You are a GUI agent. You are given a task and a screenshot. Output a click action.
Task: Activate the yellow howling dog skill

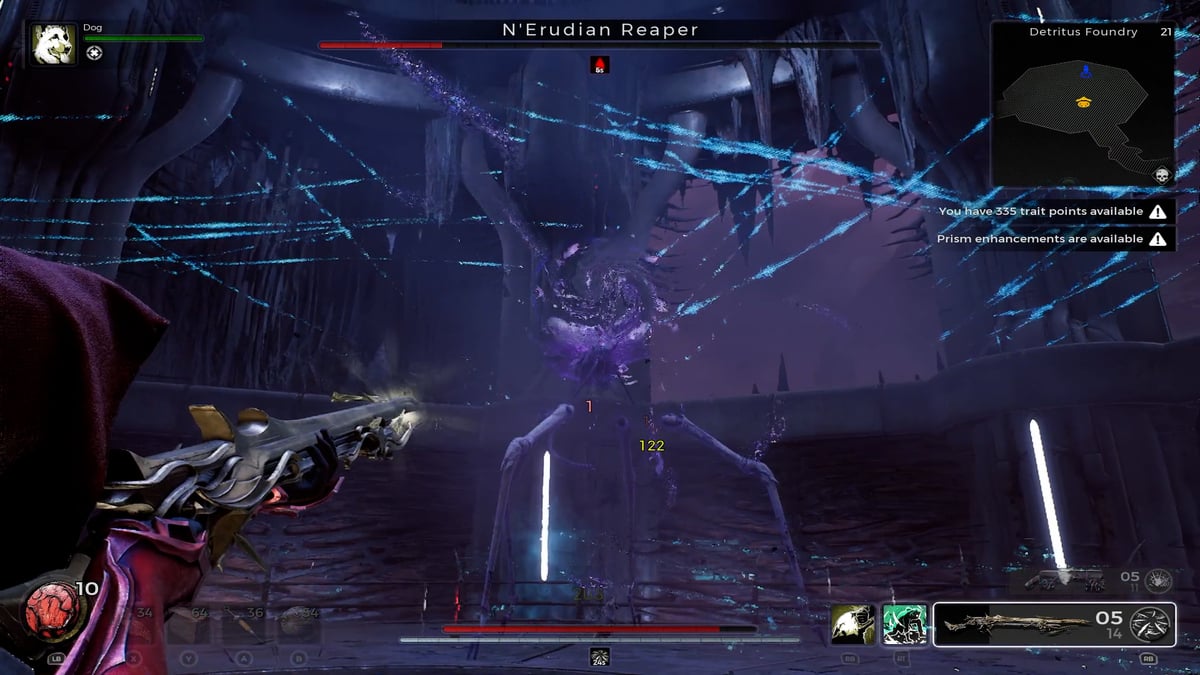(853, 625)
